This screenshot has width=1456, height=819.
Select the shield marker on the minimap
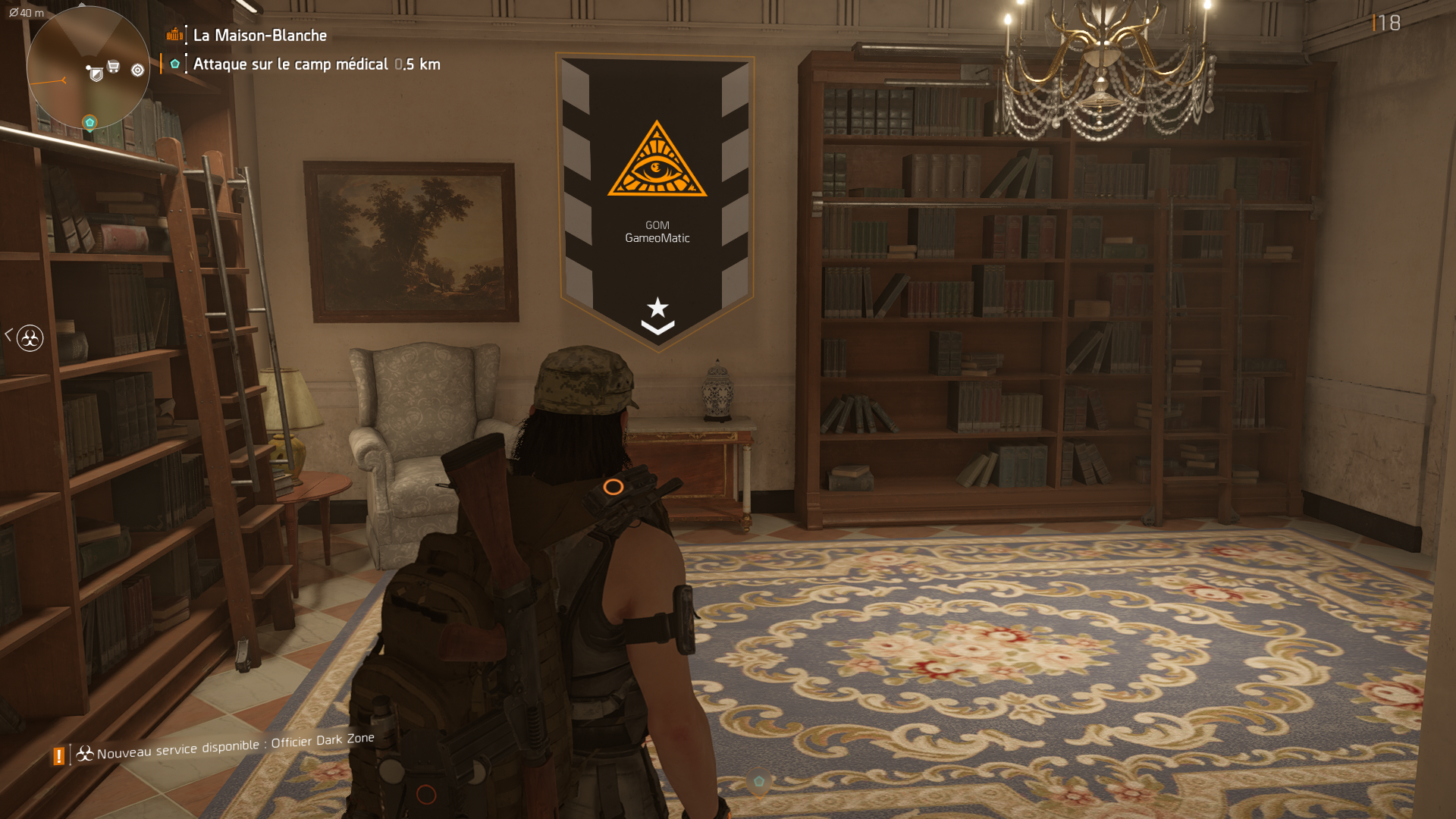(96, 74)
